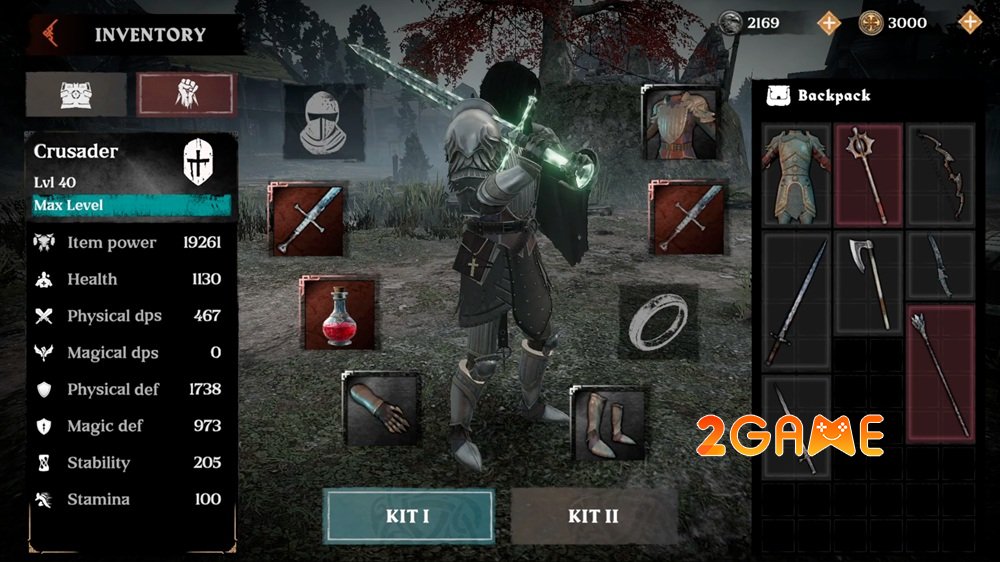Select the mace in the backpack

pos(868,176)
